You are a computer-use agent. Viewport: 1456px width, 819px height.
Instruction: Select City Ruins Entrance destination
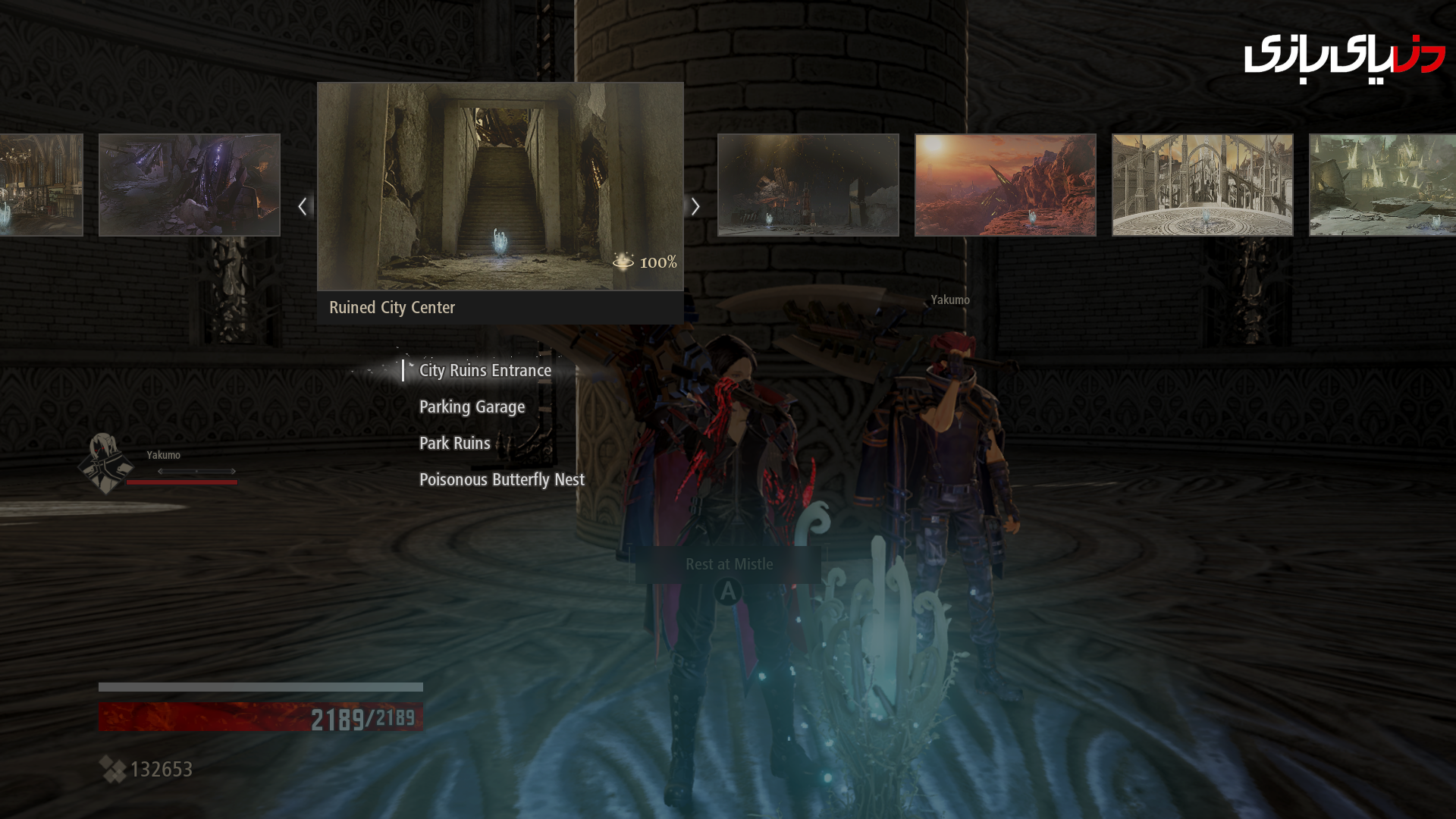[x=485, y=371]
